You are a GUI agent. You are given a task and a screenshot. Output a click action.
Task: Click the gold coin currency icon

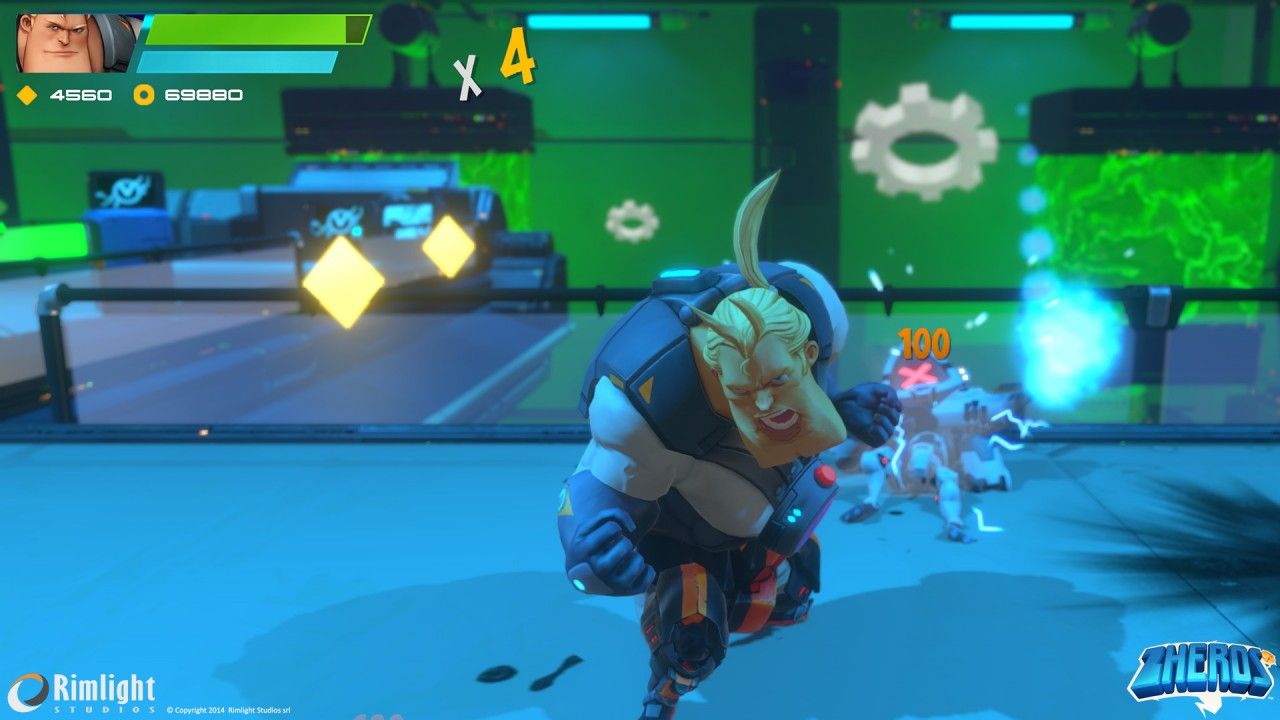click(143, 94)
